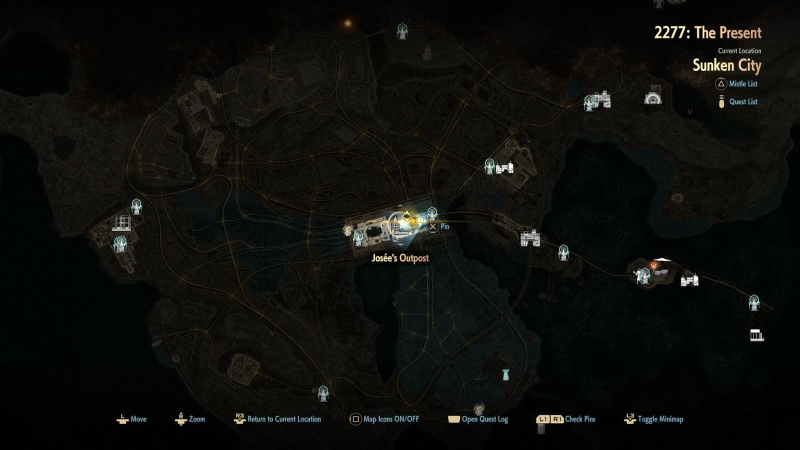Viewport: 800px width, 450px height.
Task: Select the orange quest marker on the map
Action: (653, 265)
